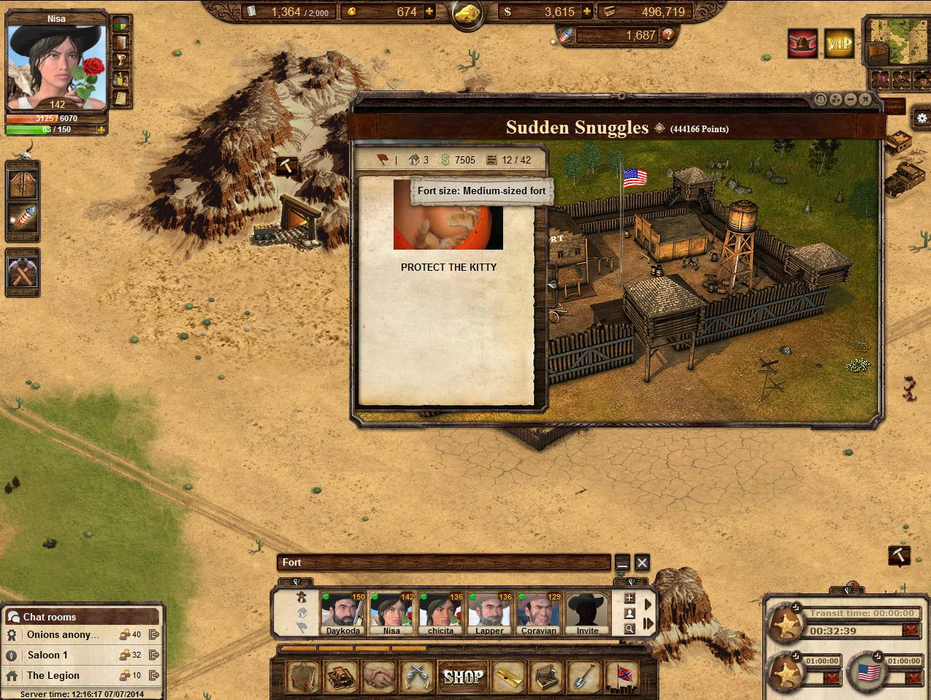
Task: Open Nisa's character portrait
Action: pyautogui.click(x=56, y=65)
